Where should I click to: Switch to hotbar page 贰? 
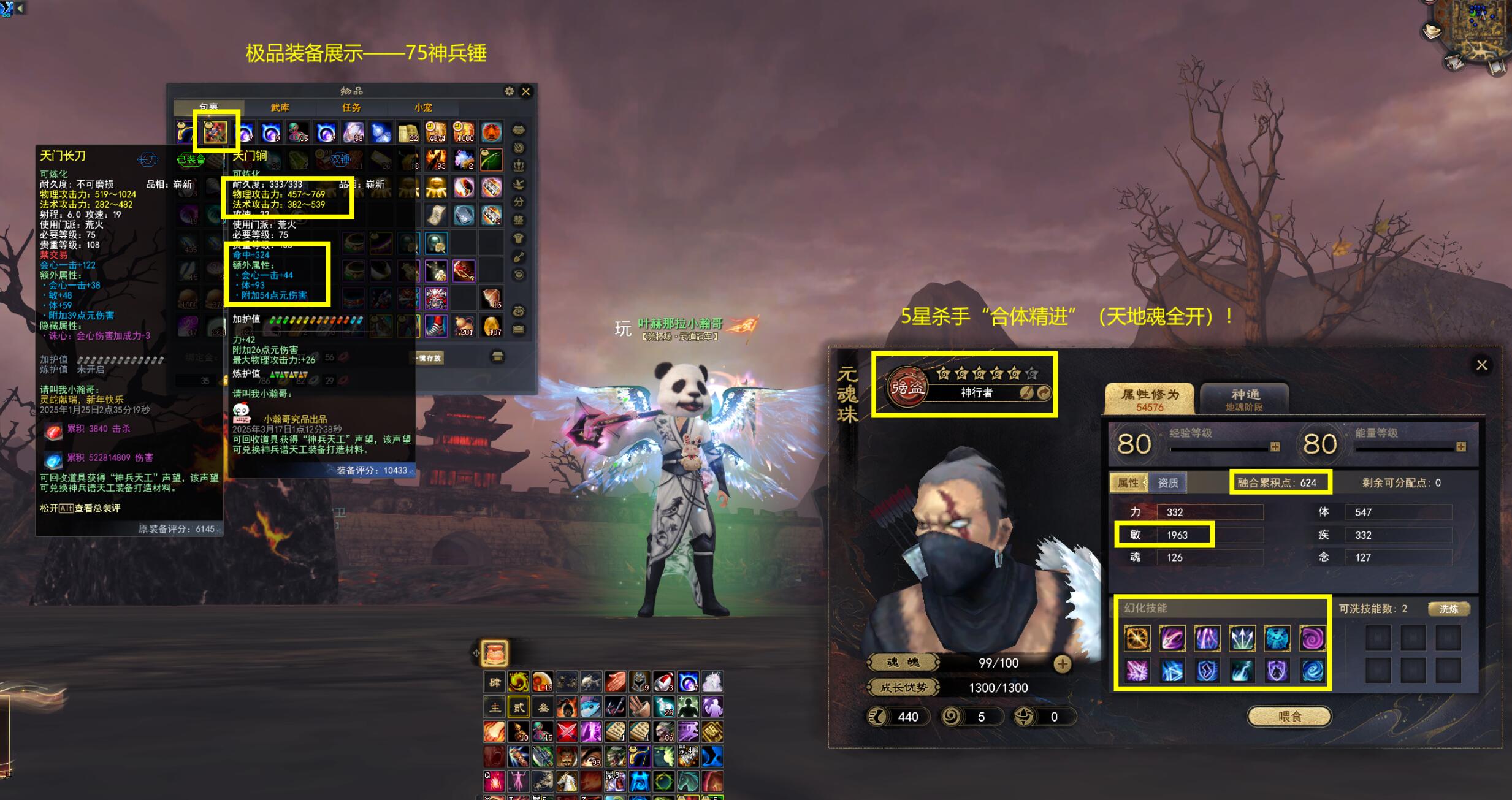pyautogui.click(x=519, y=707)
